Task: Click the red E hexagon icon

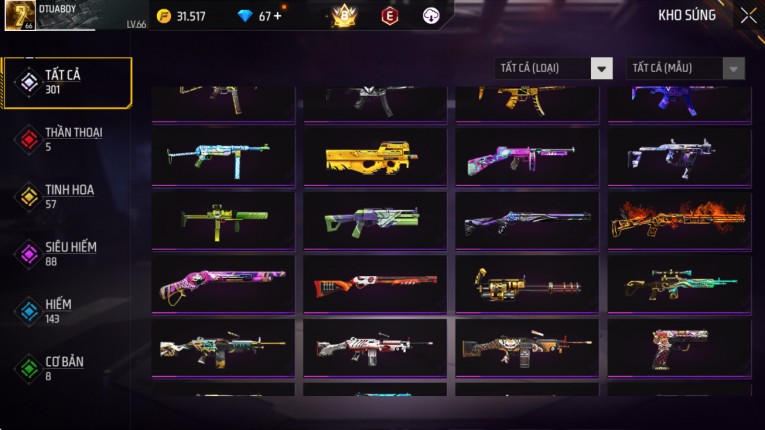Action: pos(389,15)
